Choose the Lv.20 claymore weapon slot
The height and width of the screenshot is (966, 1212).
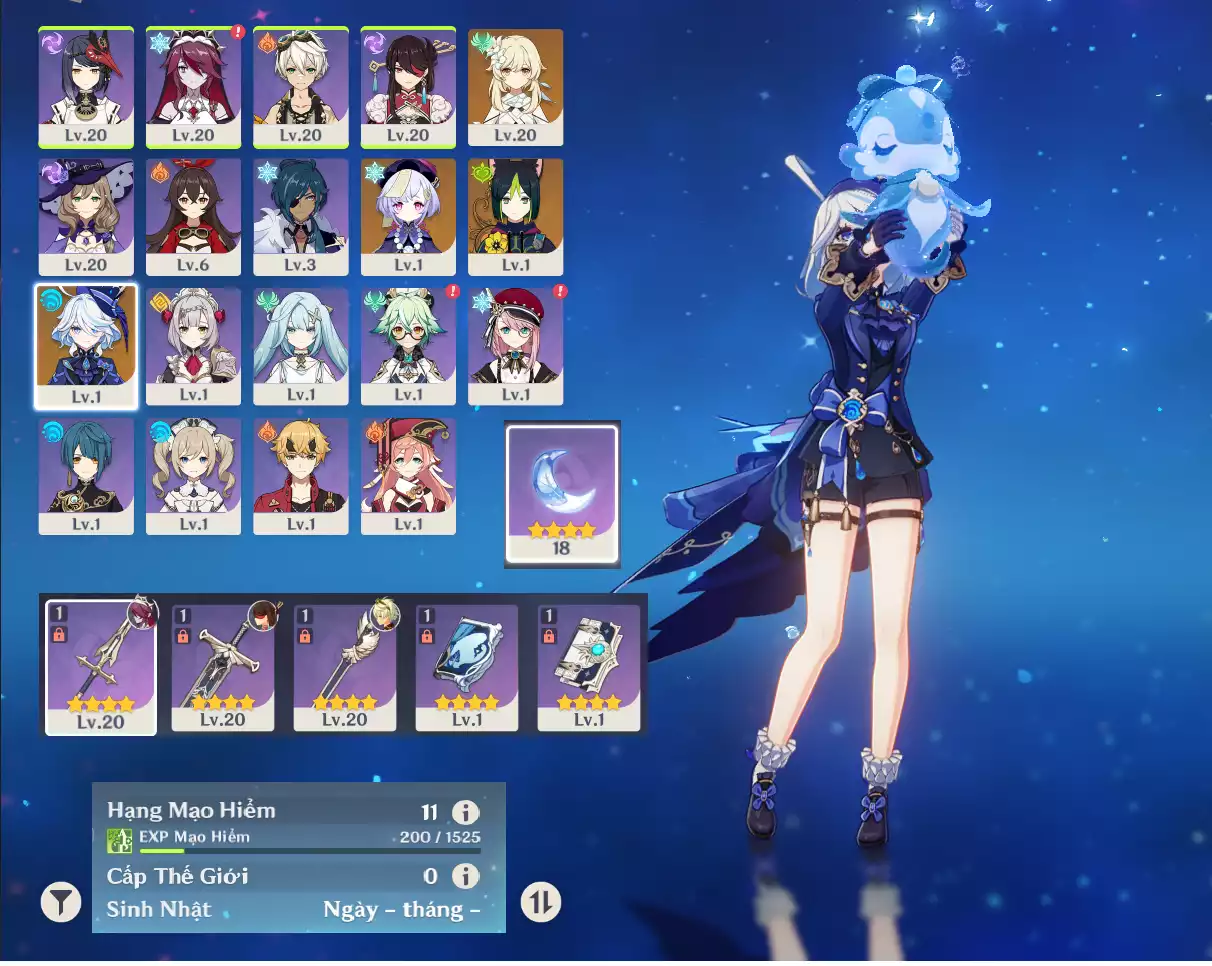[223, 667]
